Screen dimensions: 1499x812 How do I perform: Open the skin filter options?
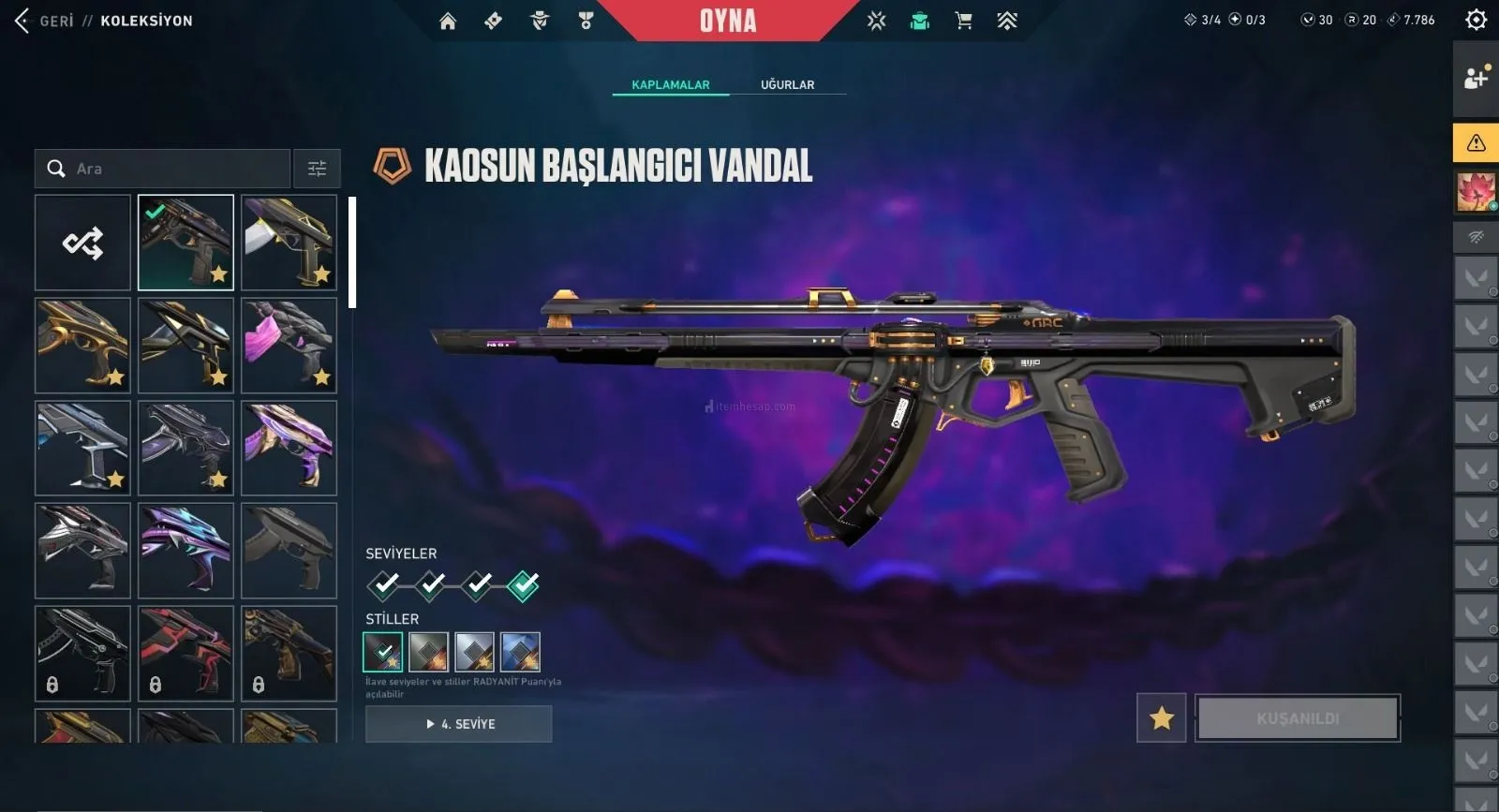[317, 169]
